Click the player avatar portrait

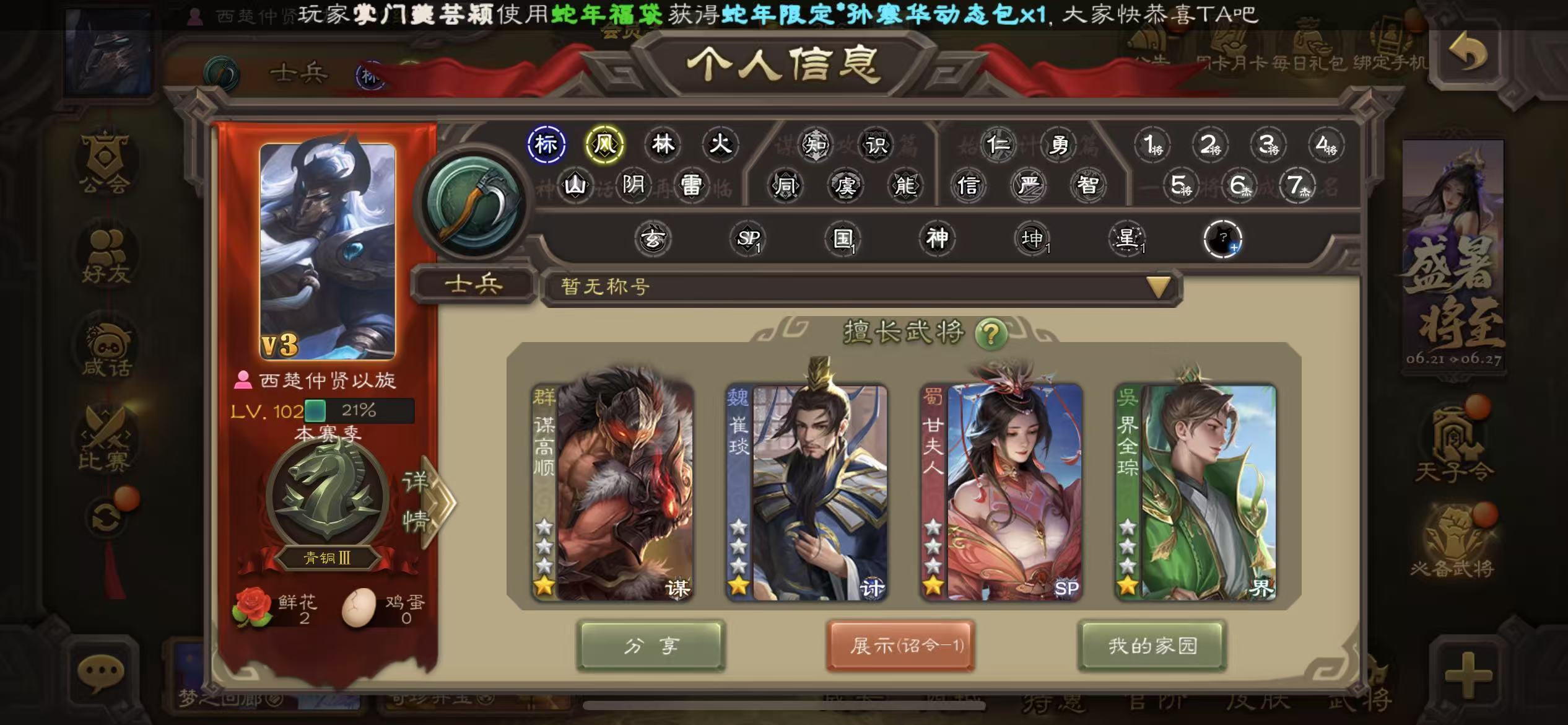[328, 251]
